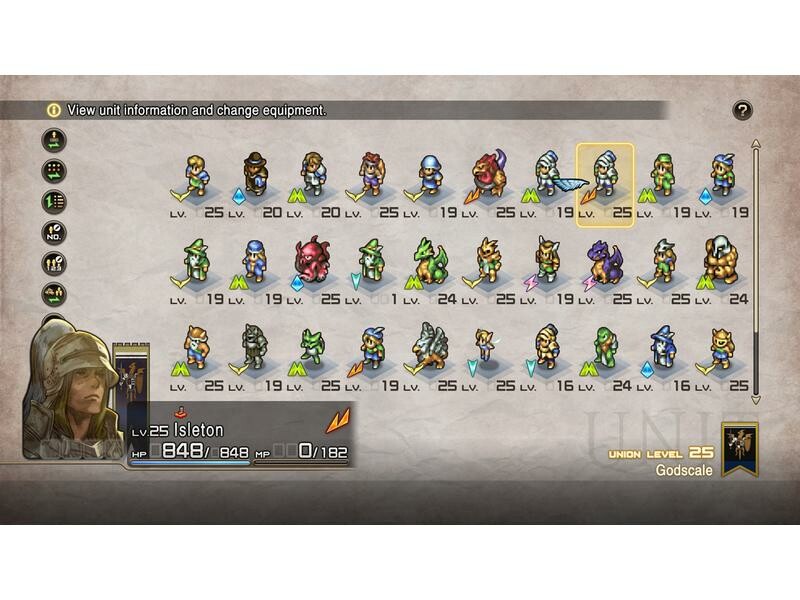Choose the purple dragon unit
Screen dimensions: 800x600
(x=604, y=262)
